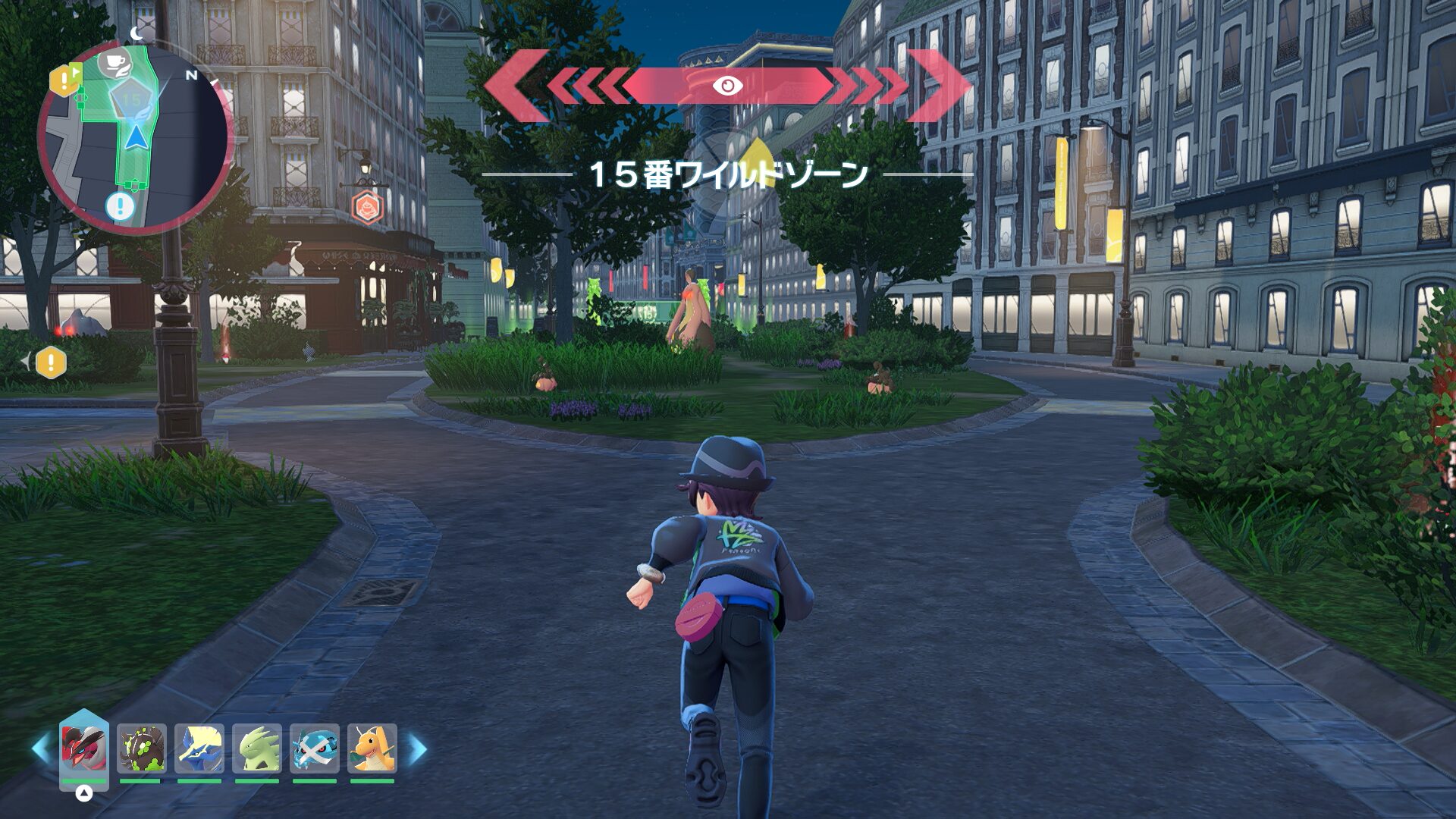Select the orange hexagon side-quest marker
This screenshot has height=819, width=1456.
pos(51,362)
